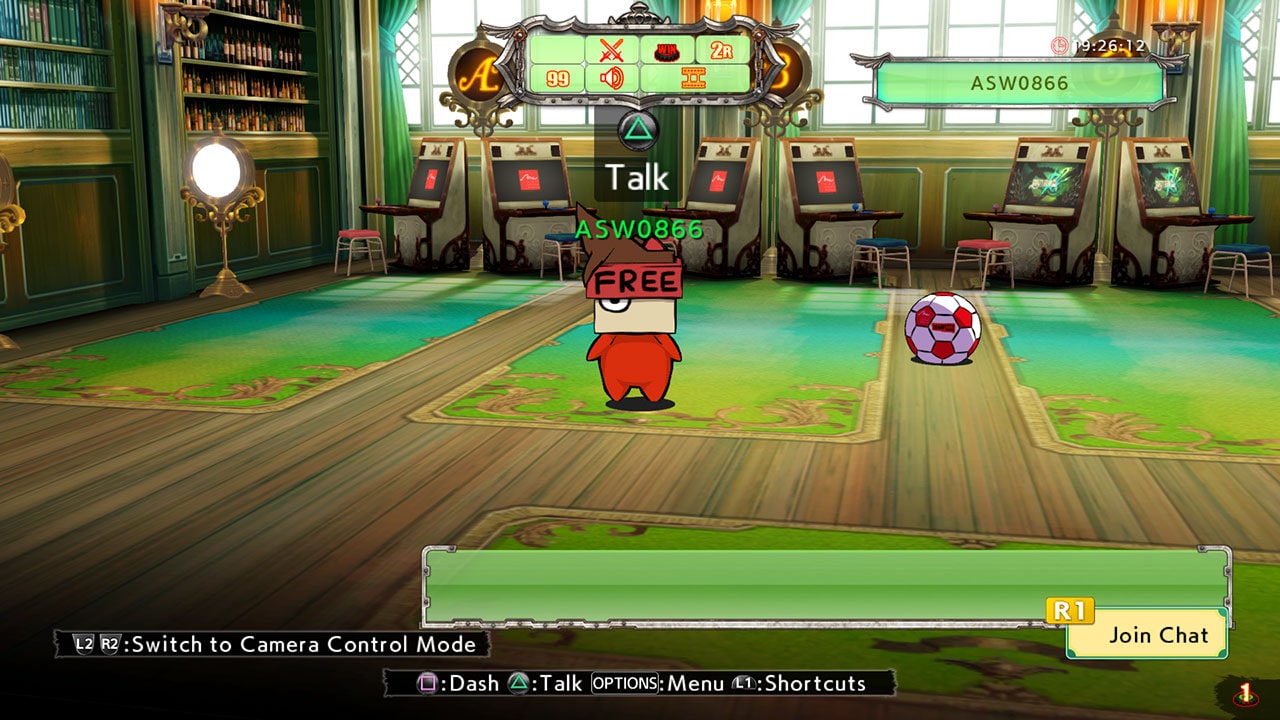This screenshot has height=720, width=1280.
Task: Select the 2R rounds setting icon
Action: (720, 49)
